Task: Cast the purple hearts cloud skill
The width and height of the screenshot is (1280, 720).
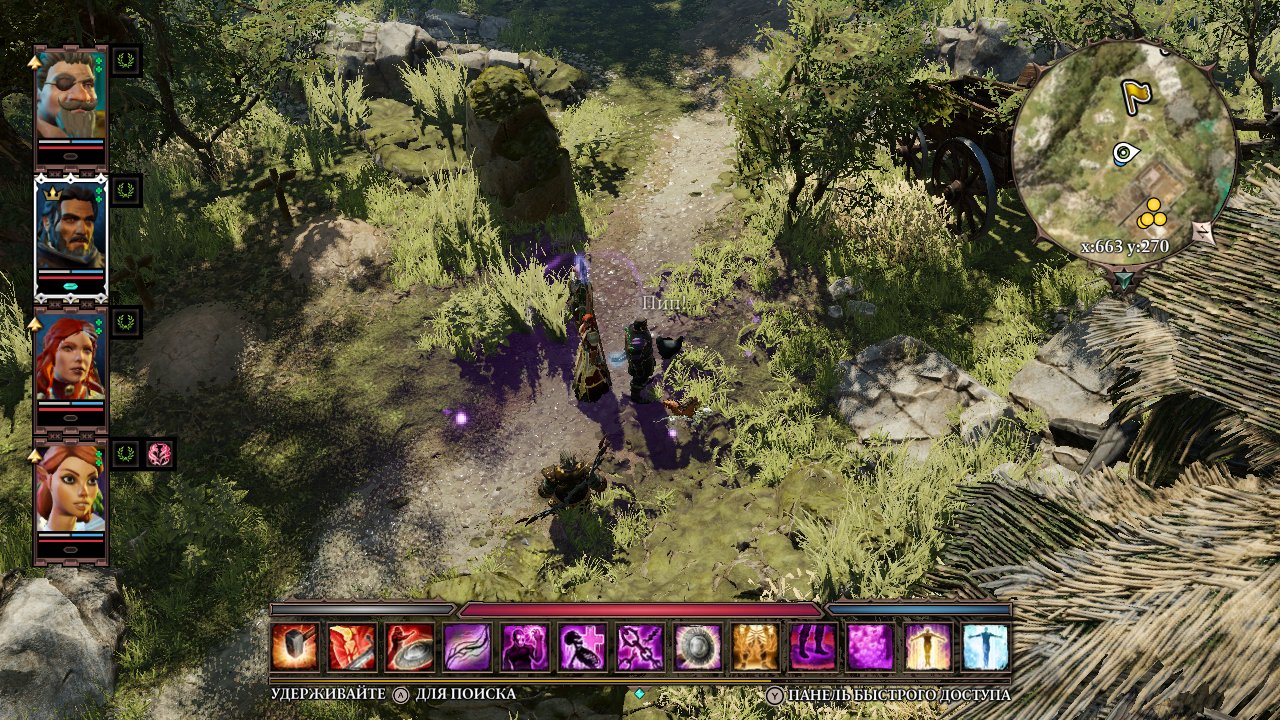Action: coord(871,647)
